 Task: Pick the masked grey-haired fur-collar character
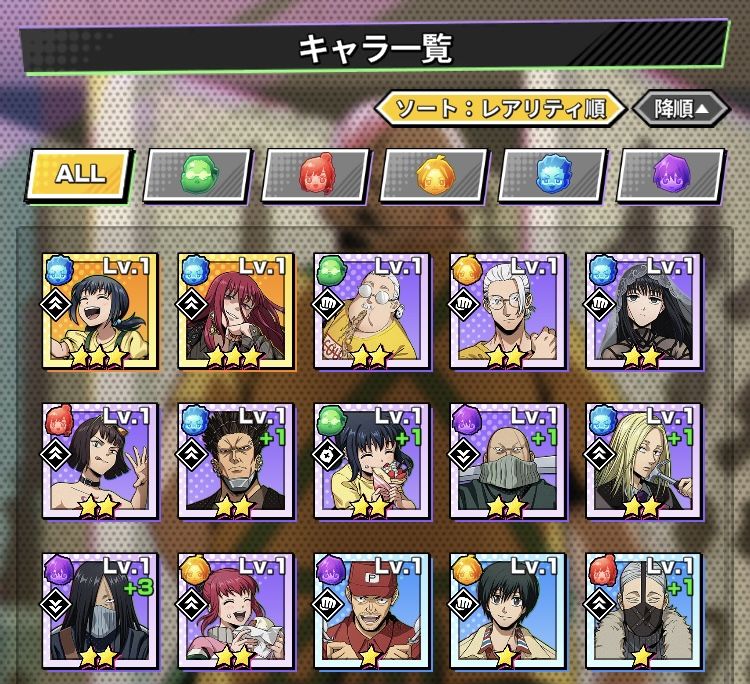coord(643,610)
